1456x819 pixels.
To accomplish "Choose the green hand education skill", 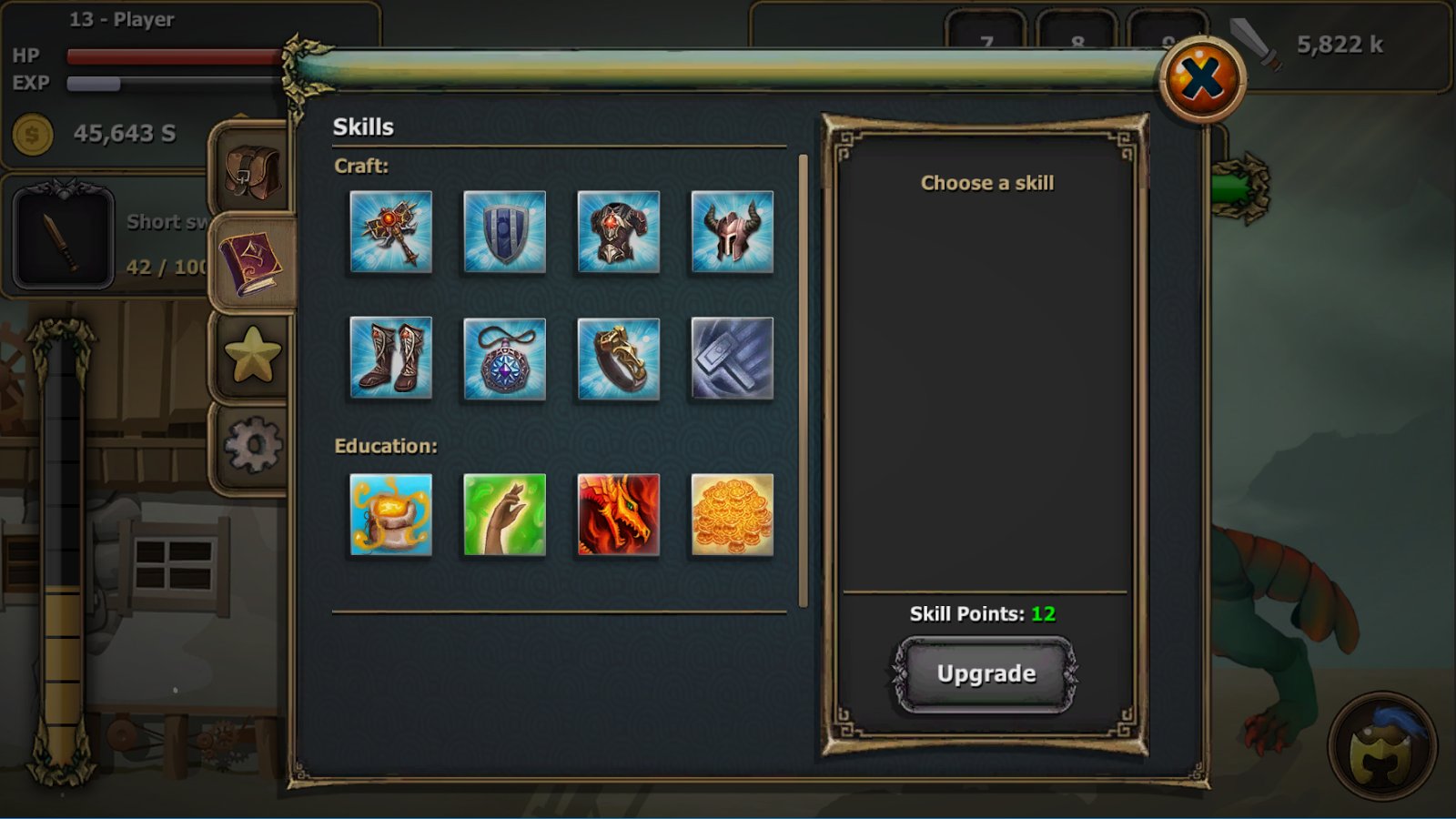I will (x=505, y=515).
